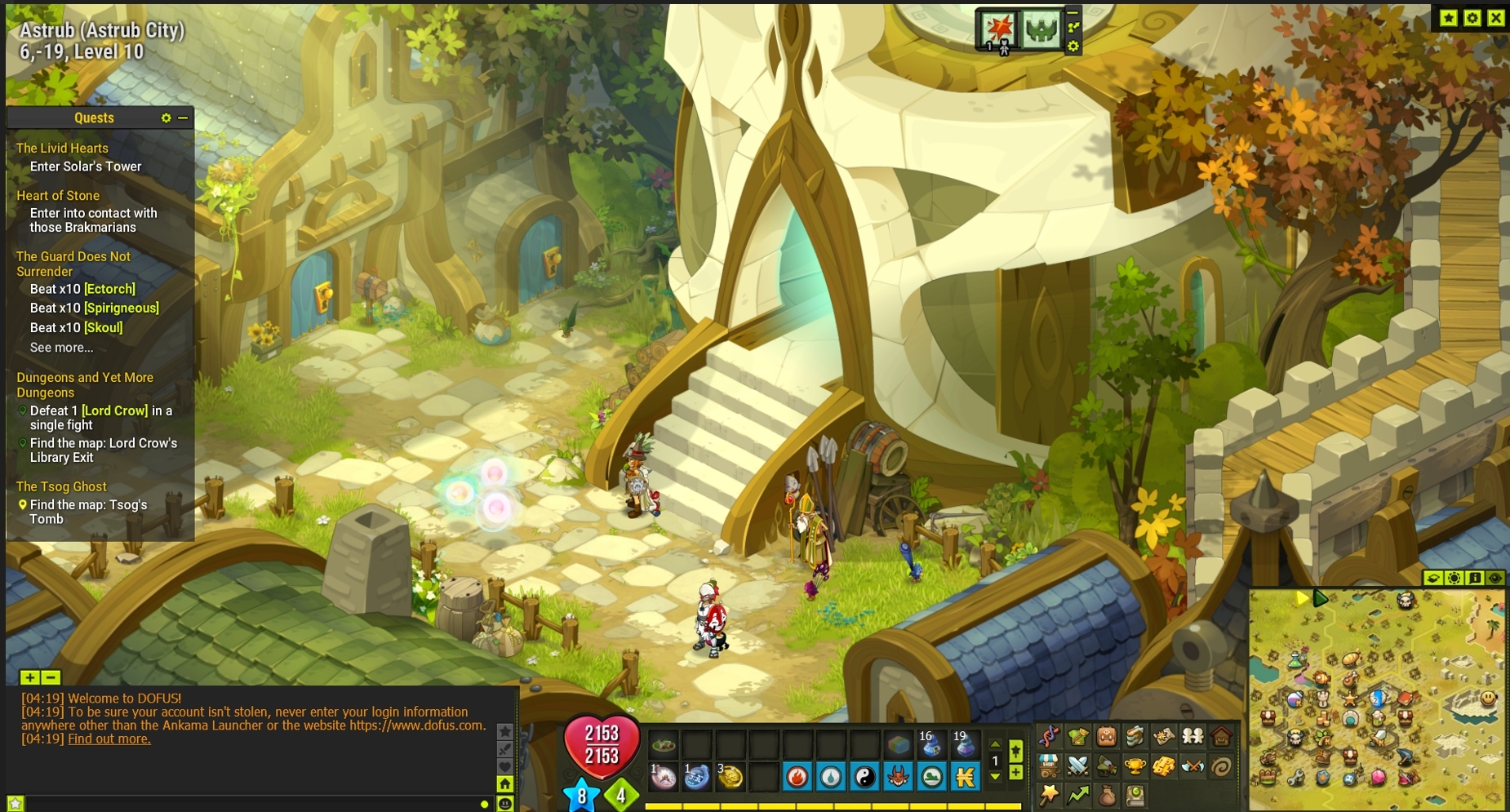Click the red demon mask shortcut
This screenshot has height=812, width=1510.
tap(897, 777)
